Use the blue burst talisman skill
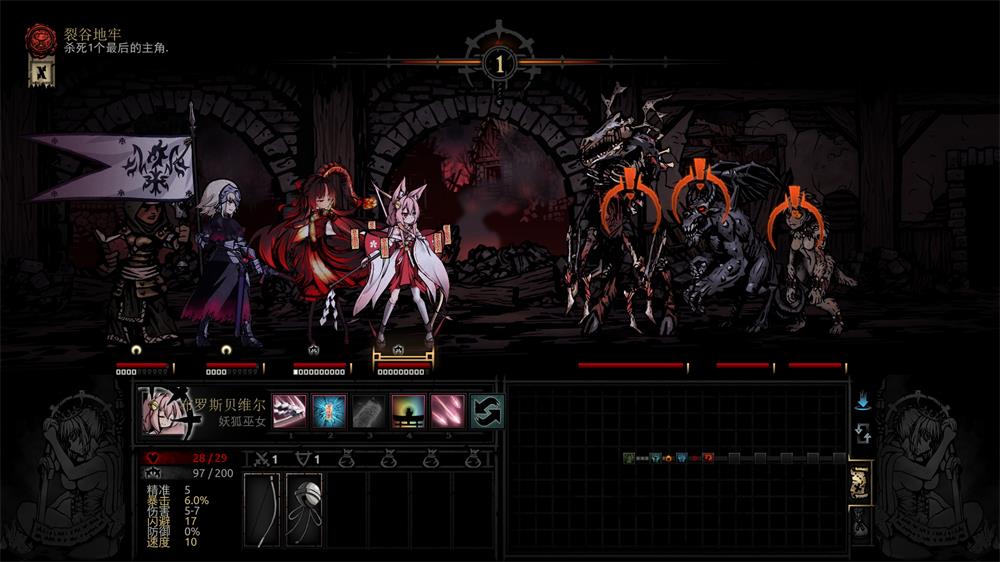 [x=329, y=411]
